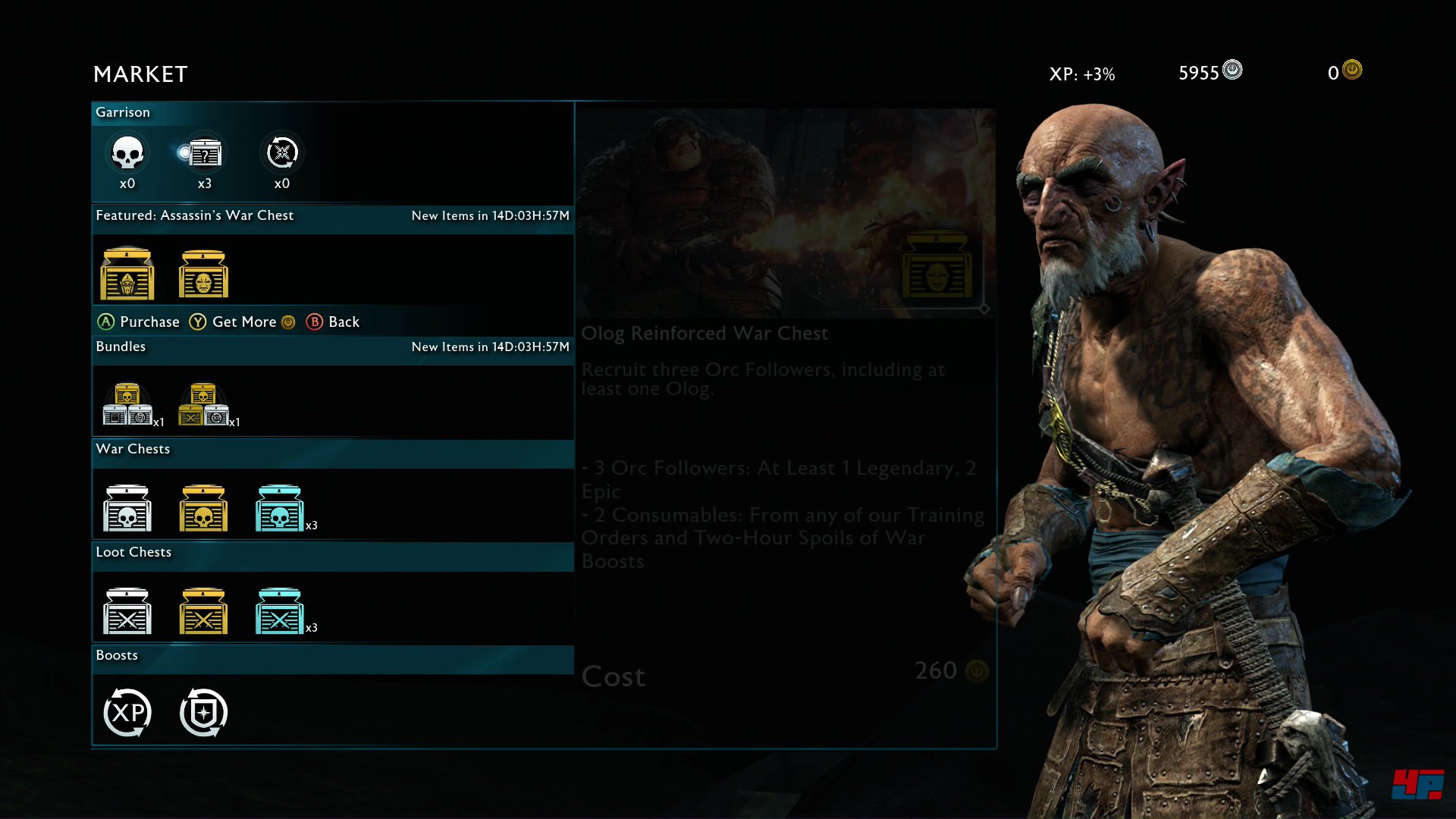Choose the first featured Assassin's War Chest

pyautogui.click(x=127, y=275)
